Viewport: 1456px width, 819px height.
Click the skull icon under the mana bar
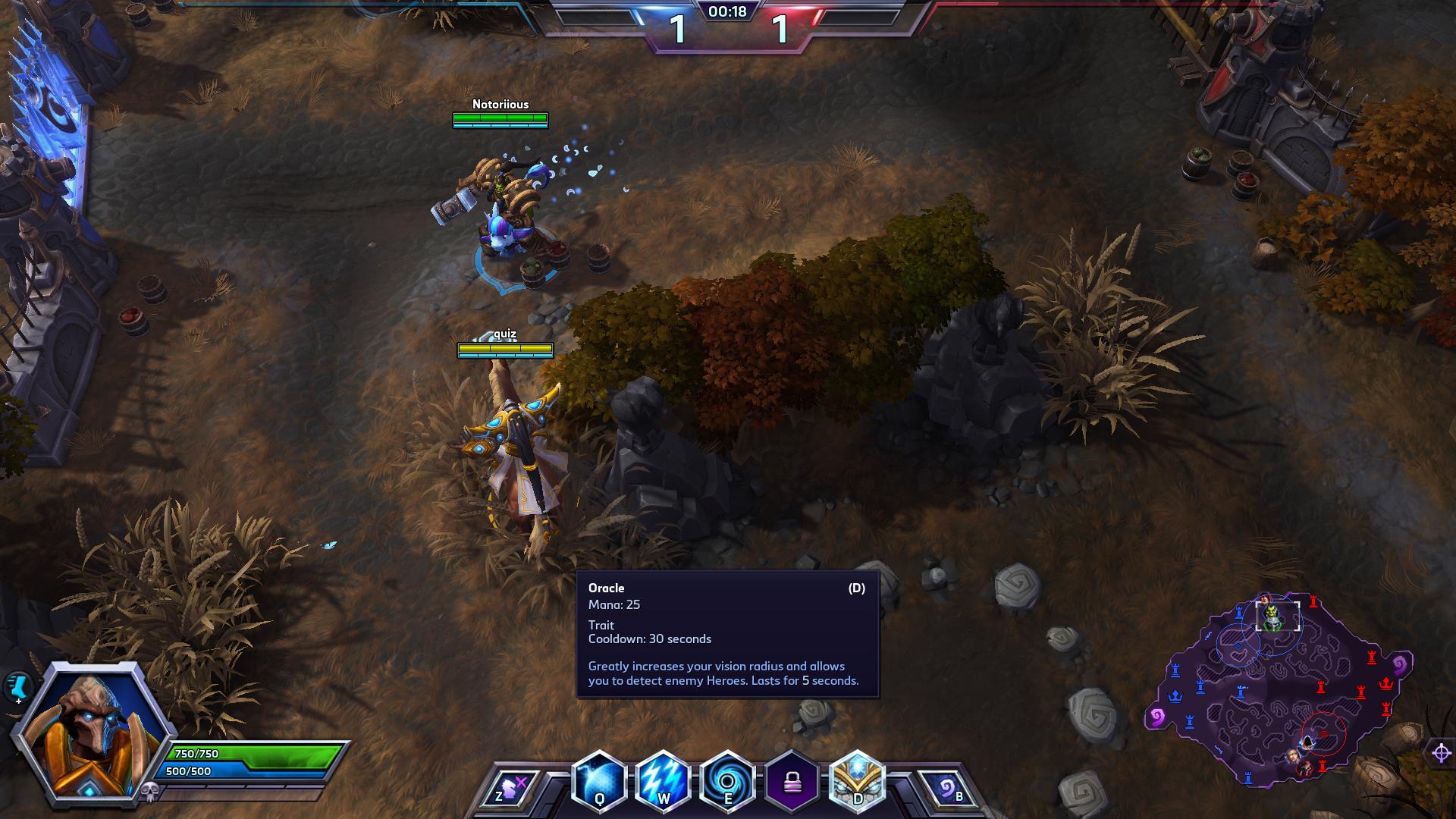(149, 792)
